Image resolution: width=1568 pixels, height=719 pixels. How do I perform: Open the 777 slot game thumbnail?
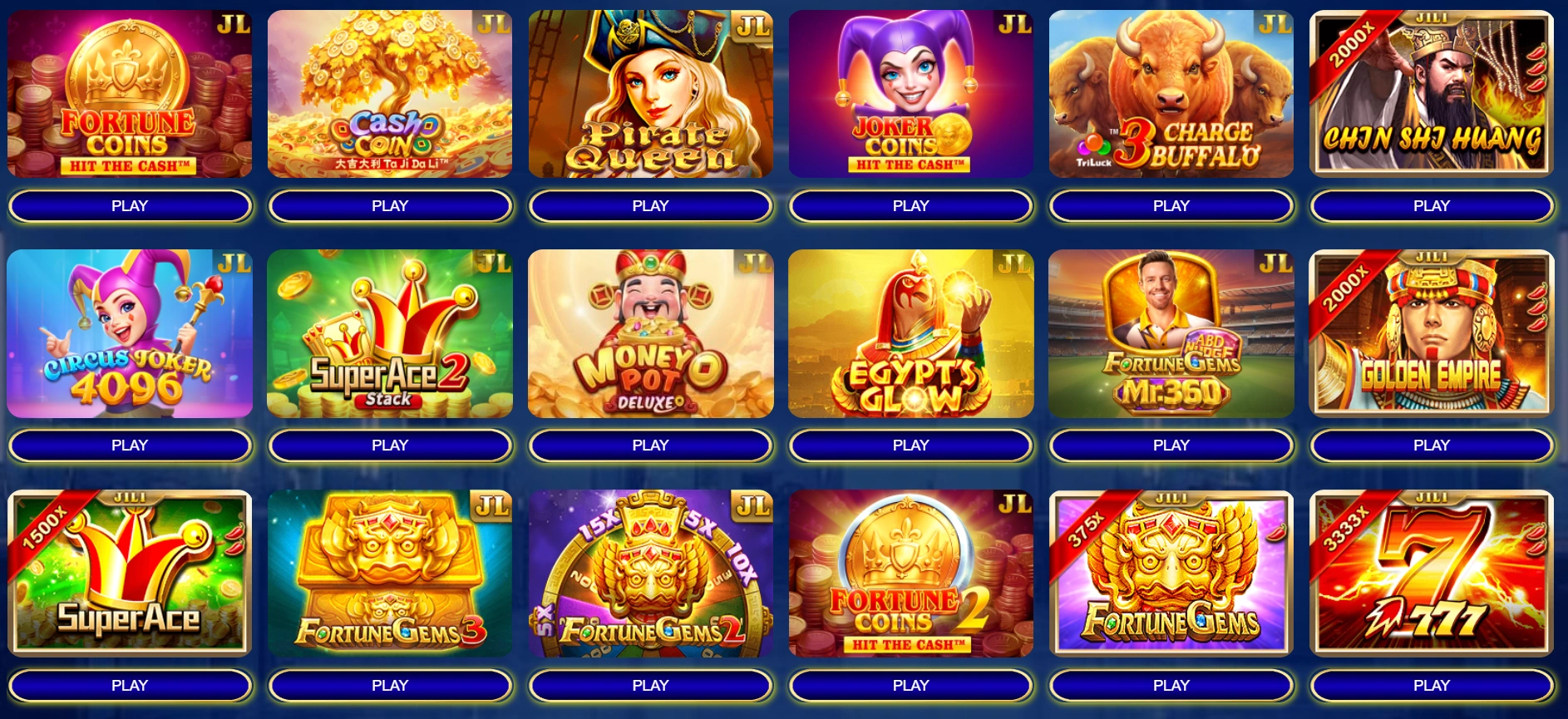[x=1431, y=574]
